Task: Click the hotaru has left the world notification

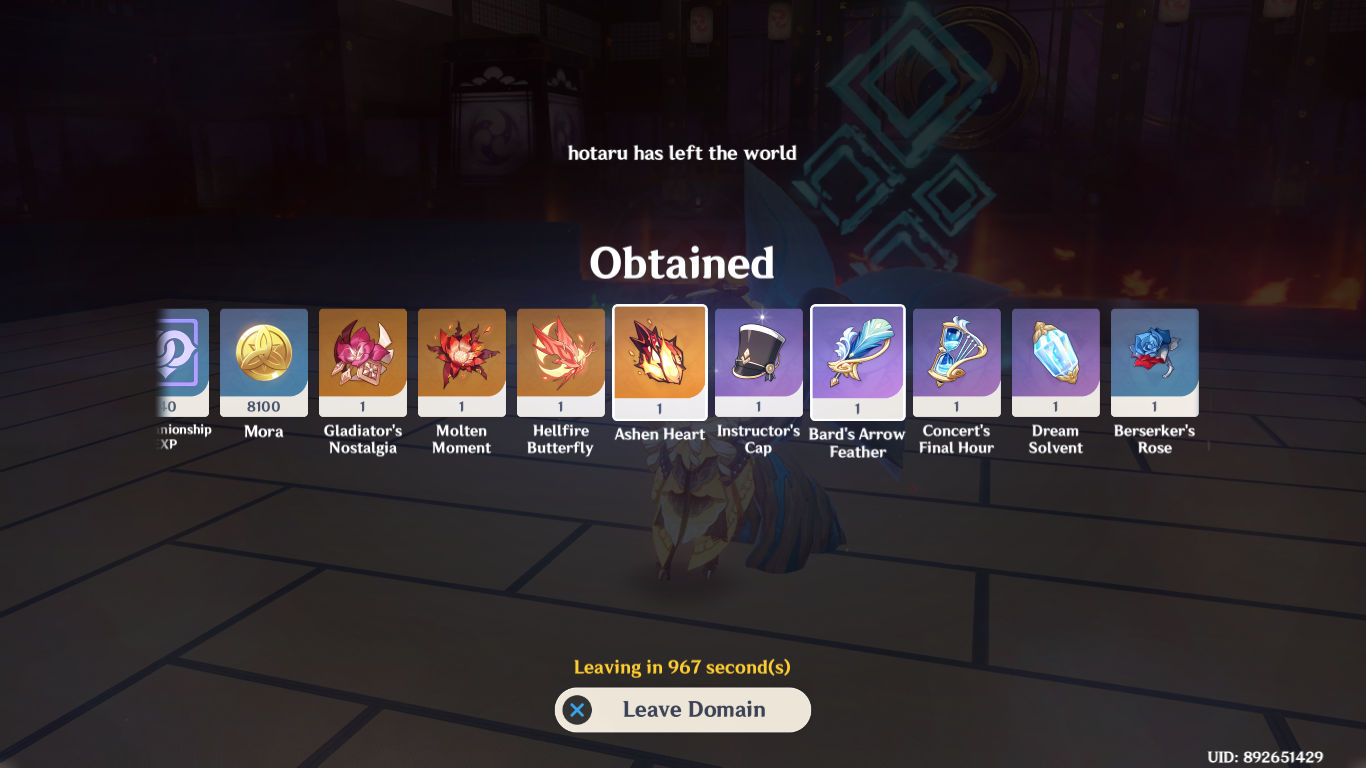Action: tap(683, 153)
